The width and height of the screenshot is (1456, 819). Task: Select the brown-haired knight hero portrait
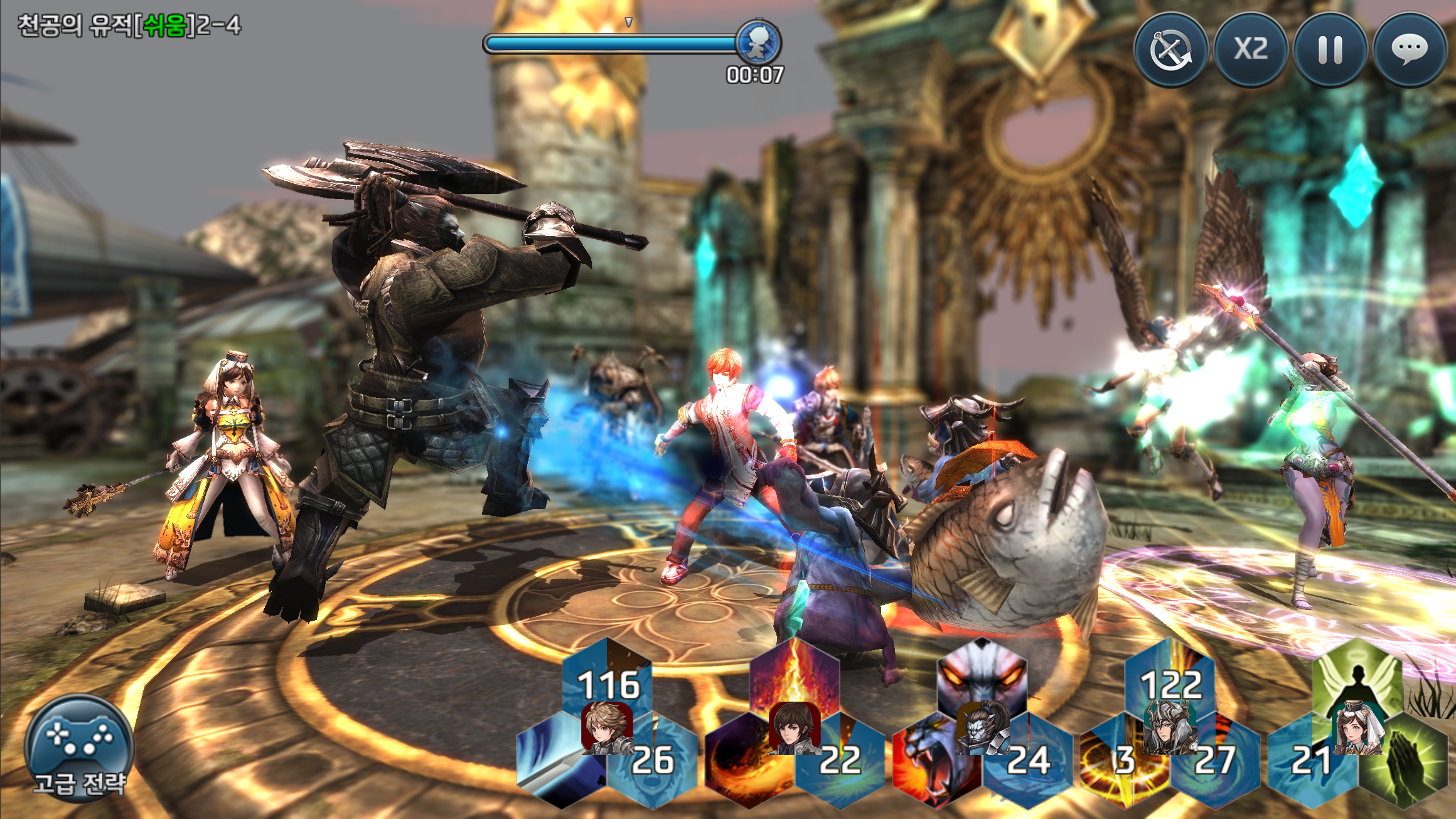[605, 728]
